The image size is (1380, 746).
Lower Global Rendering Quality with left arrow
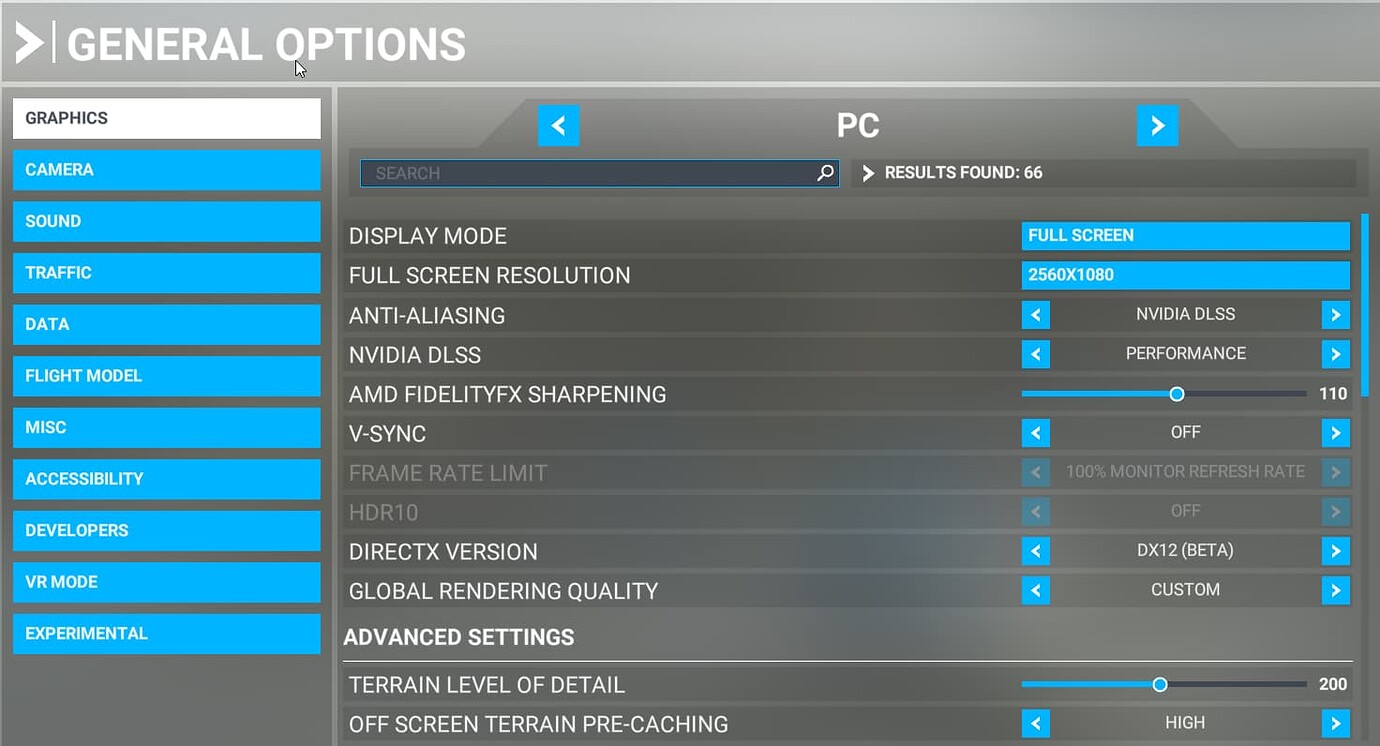[1036, 590]
